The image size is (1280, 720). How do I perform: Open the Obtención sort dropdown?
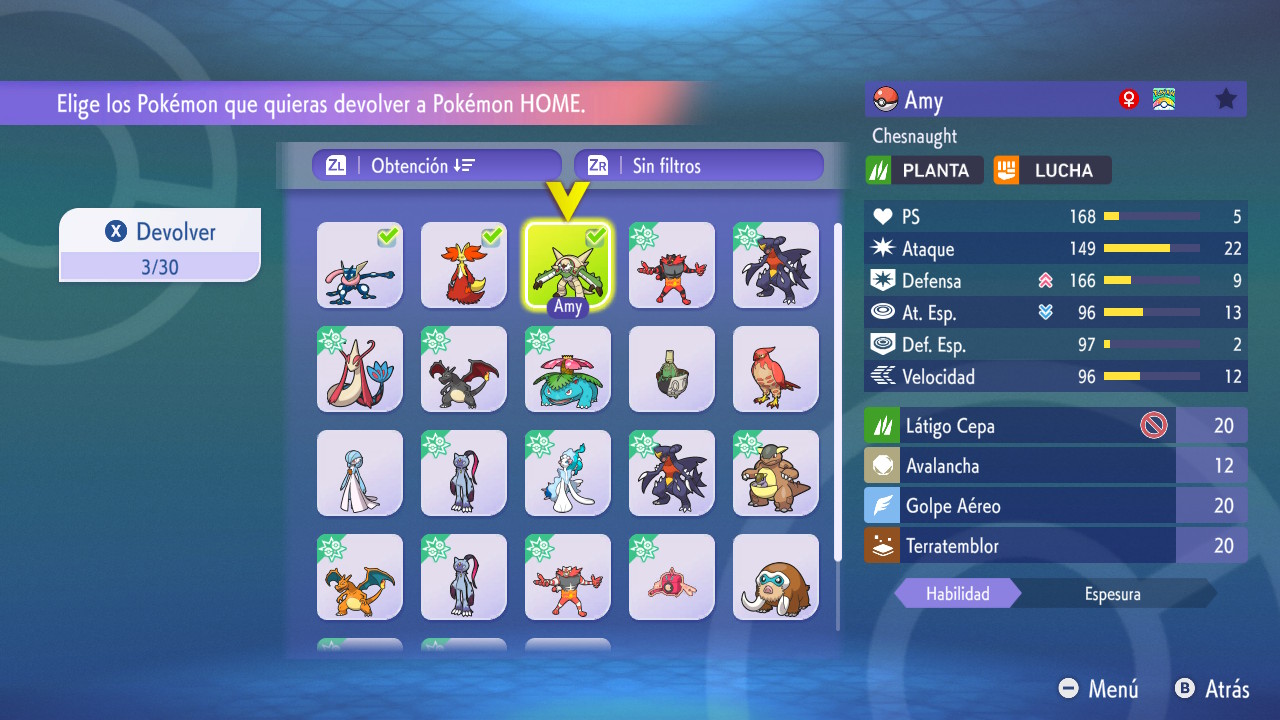(x=436, y=164)
